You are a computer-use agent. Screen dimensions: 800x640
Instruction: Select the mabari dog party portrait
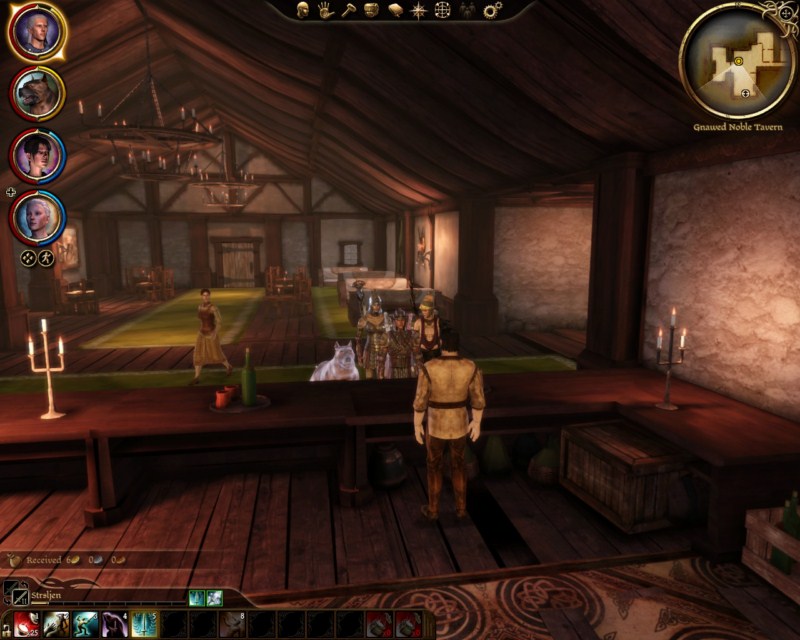[37, 94]
